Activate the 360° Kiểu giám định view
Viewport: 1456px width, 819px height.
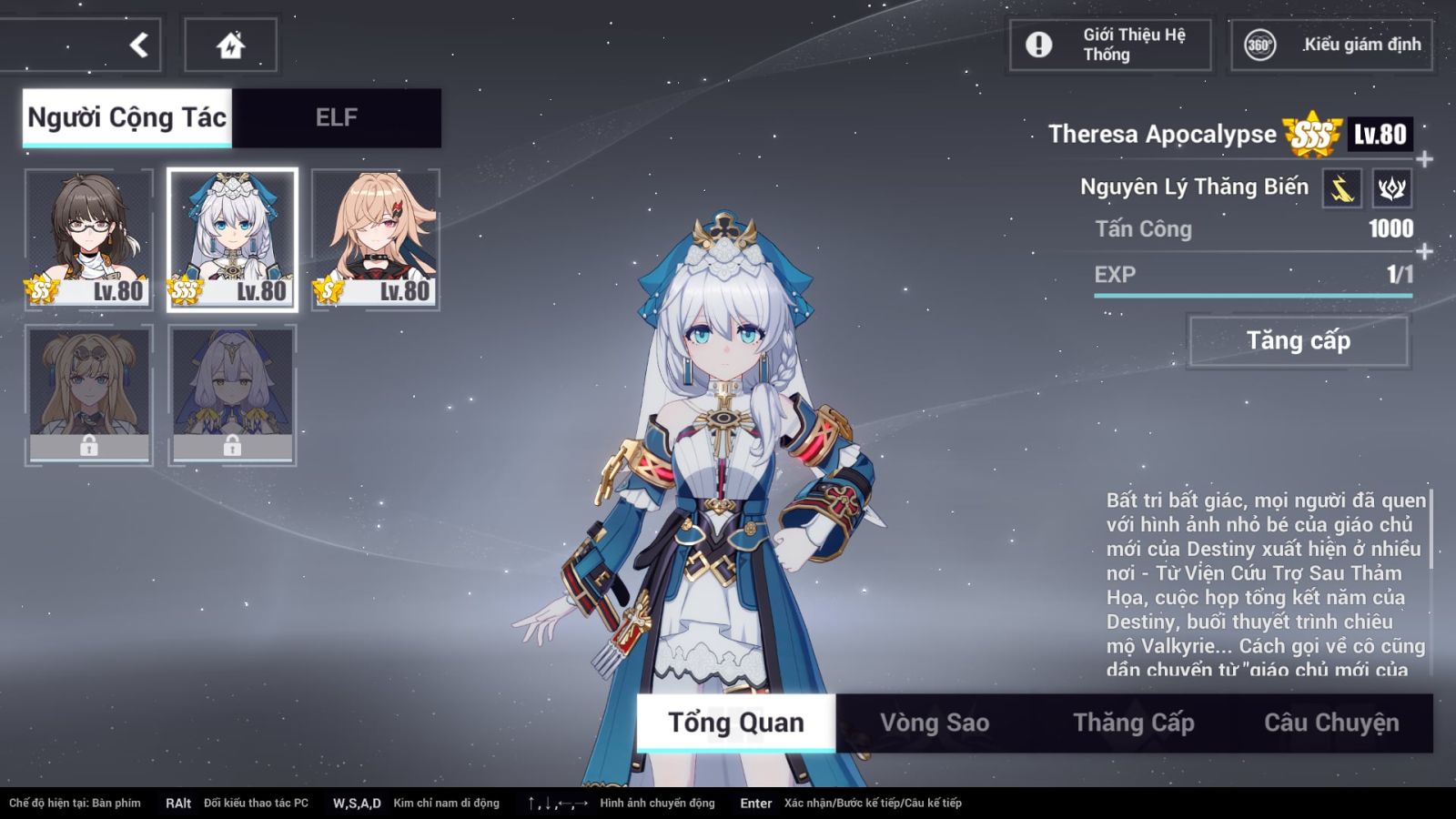point(1332,45)
